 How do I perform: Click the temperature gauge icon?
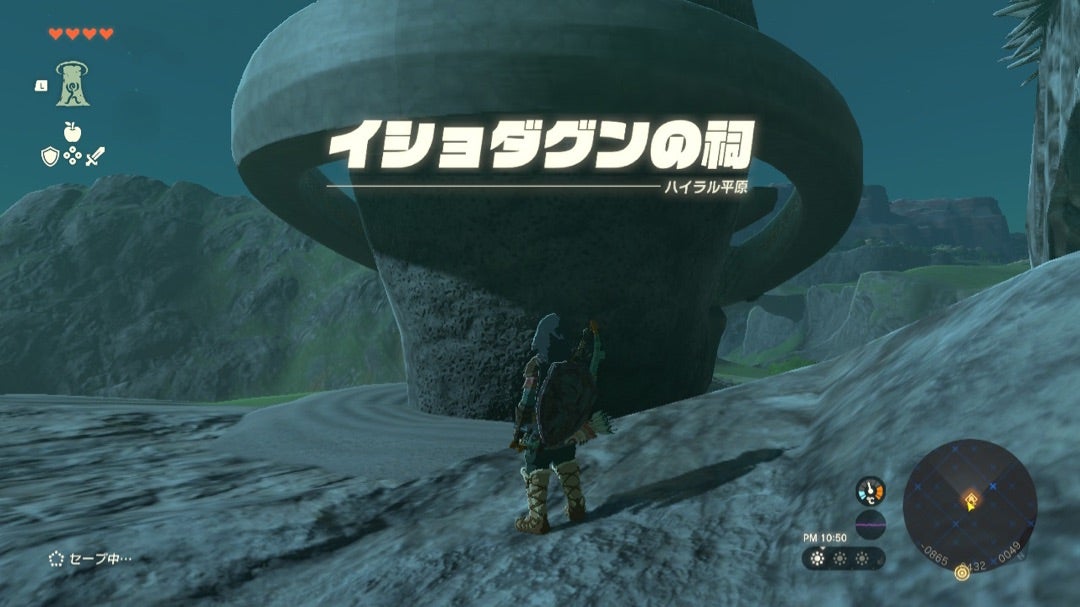click(870, 492)
